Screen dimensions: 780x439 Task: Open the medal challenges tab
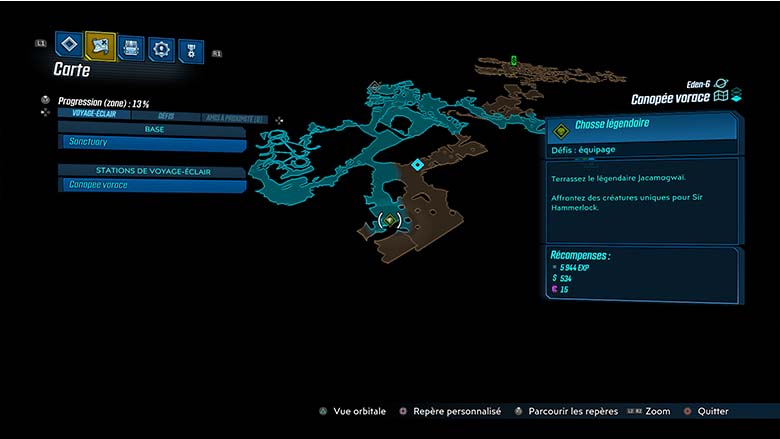point(190,50)
